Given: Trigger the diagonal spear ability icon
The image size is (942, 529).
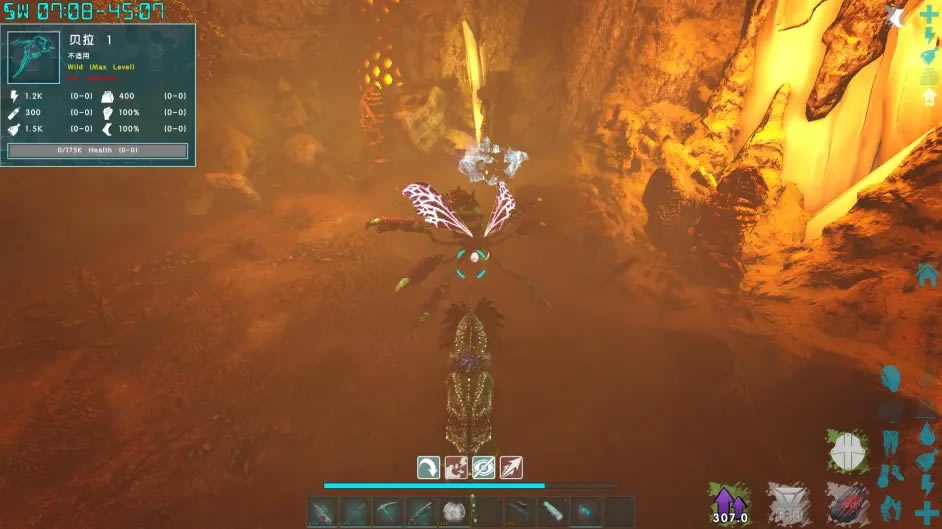Looking at the screenshot, I should [x=511, y=467].
